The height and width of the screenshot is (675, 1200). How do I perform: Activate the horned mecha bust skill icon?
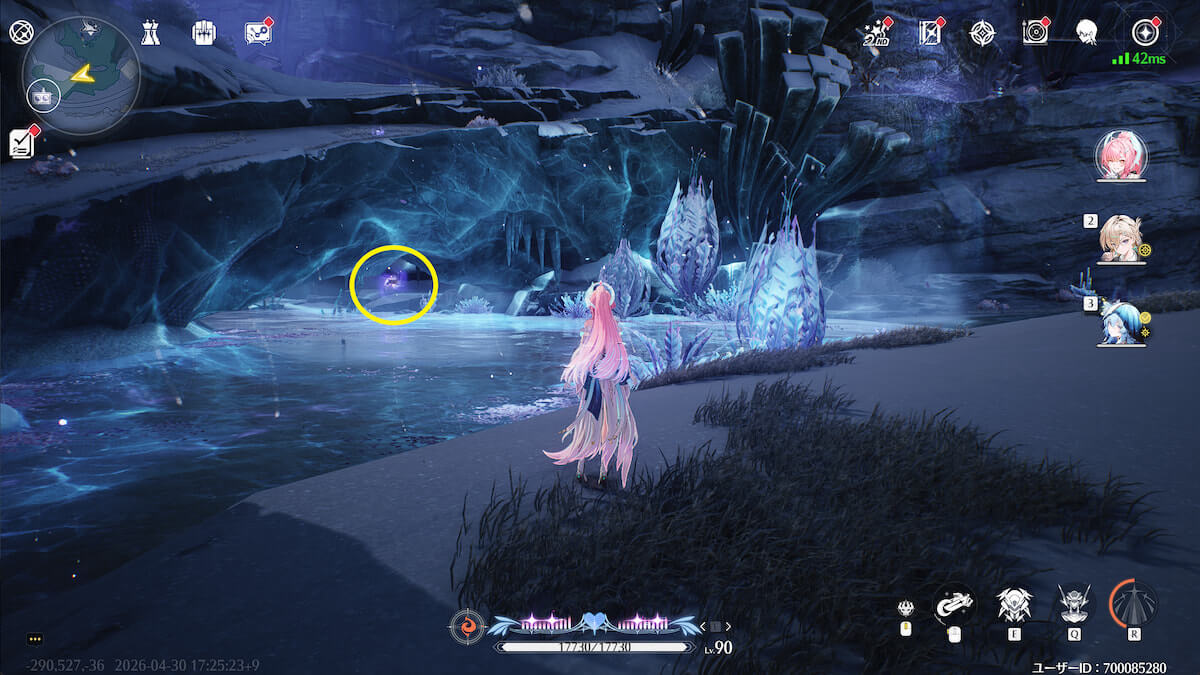tap(1074, 604)
